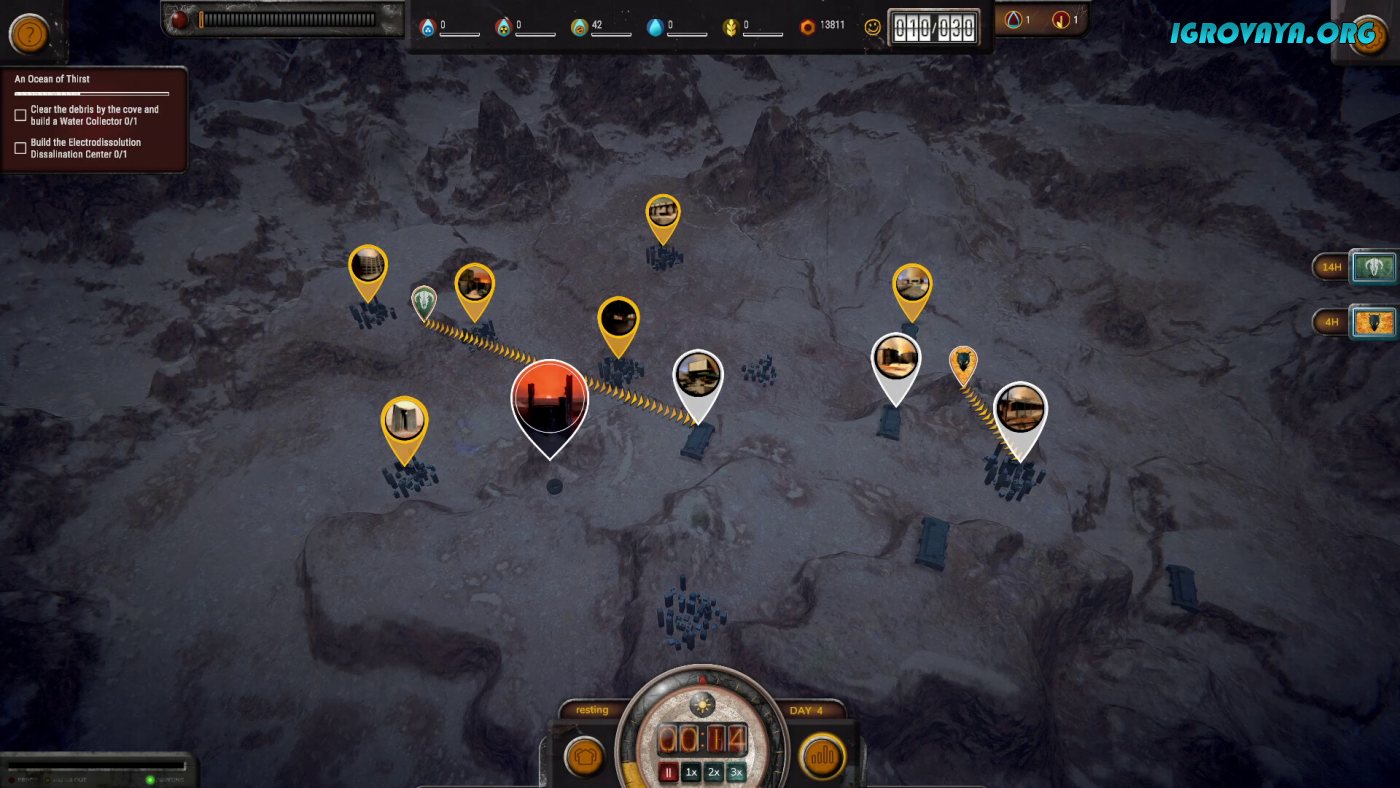
Task: Click the orange hexagon resource icon
Action: point(807,27)
